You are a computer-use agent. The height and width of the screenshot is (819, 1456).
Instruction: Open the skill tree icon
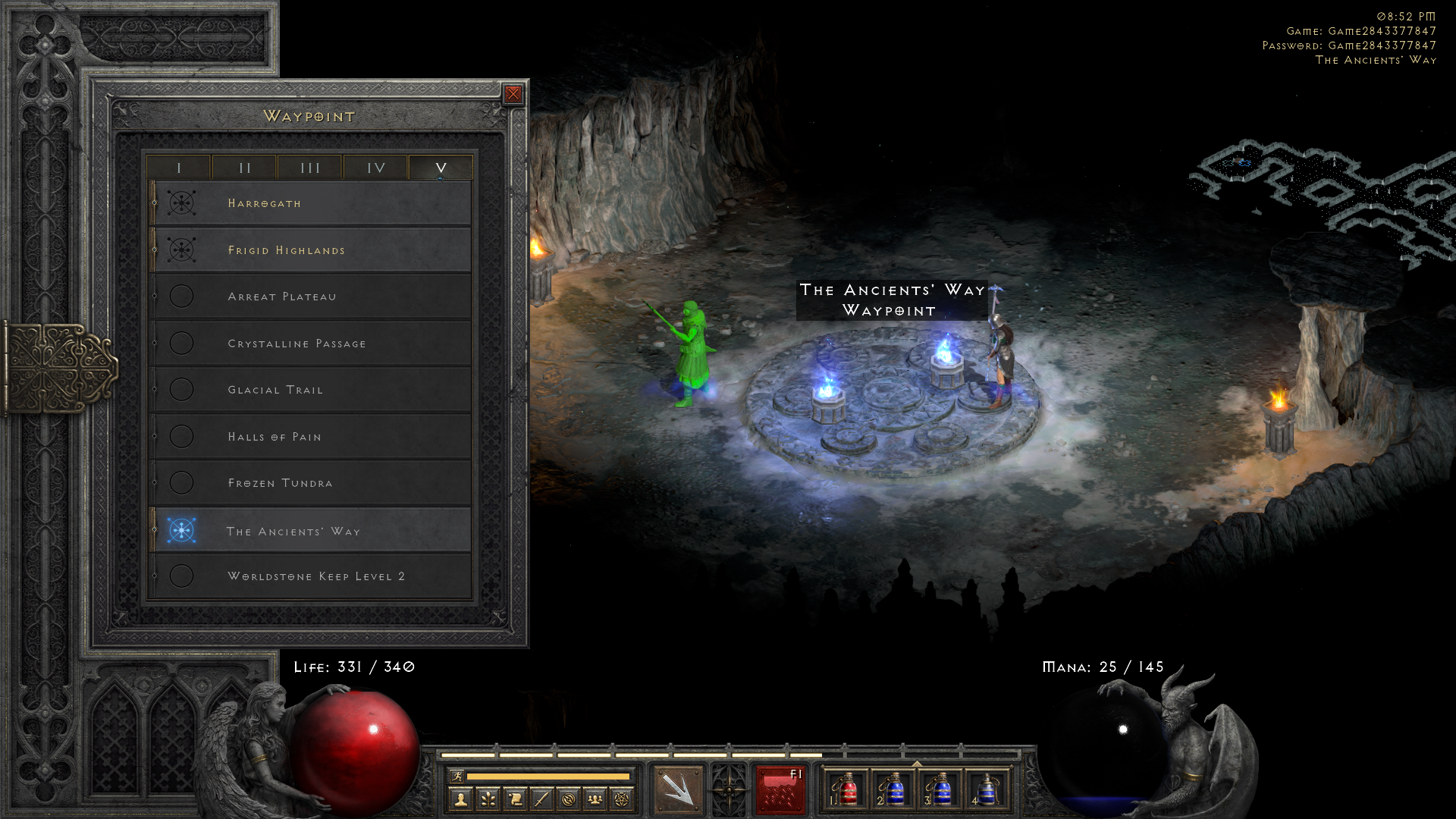click(x=488, y=799)
